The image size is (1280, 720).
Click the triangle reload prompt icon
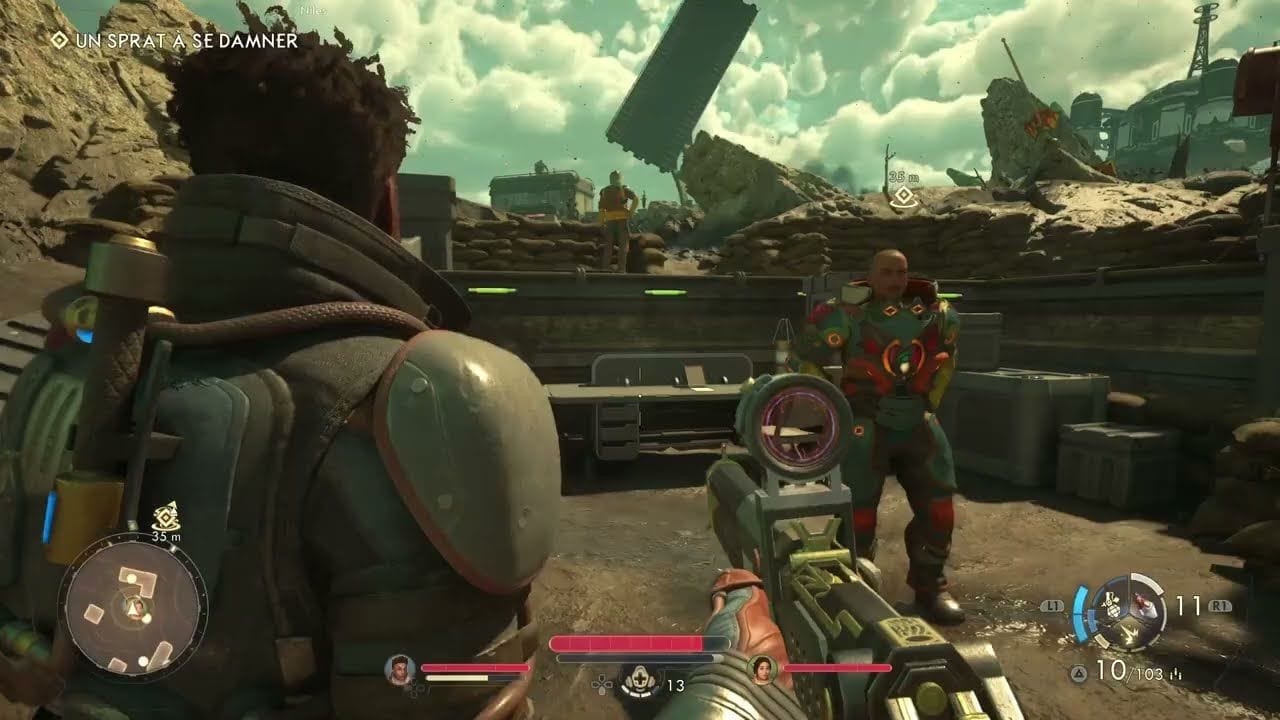pos(1078,672)
